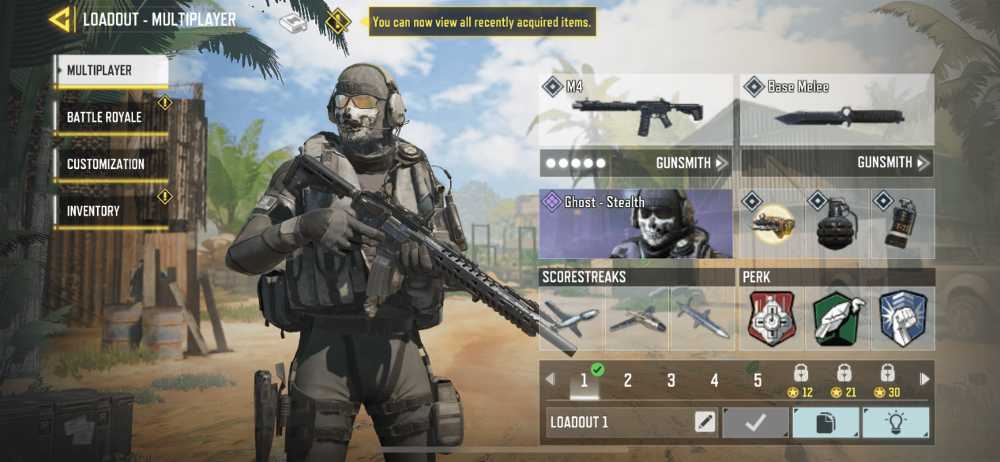Viewport: 1000px width, 462px height.
Task: Open the lightbulb recommendation button
Action: click(895, 422)
